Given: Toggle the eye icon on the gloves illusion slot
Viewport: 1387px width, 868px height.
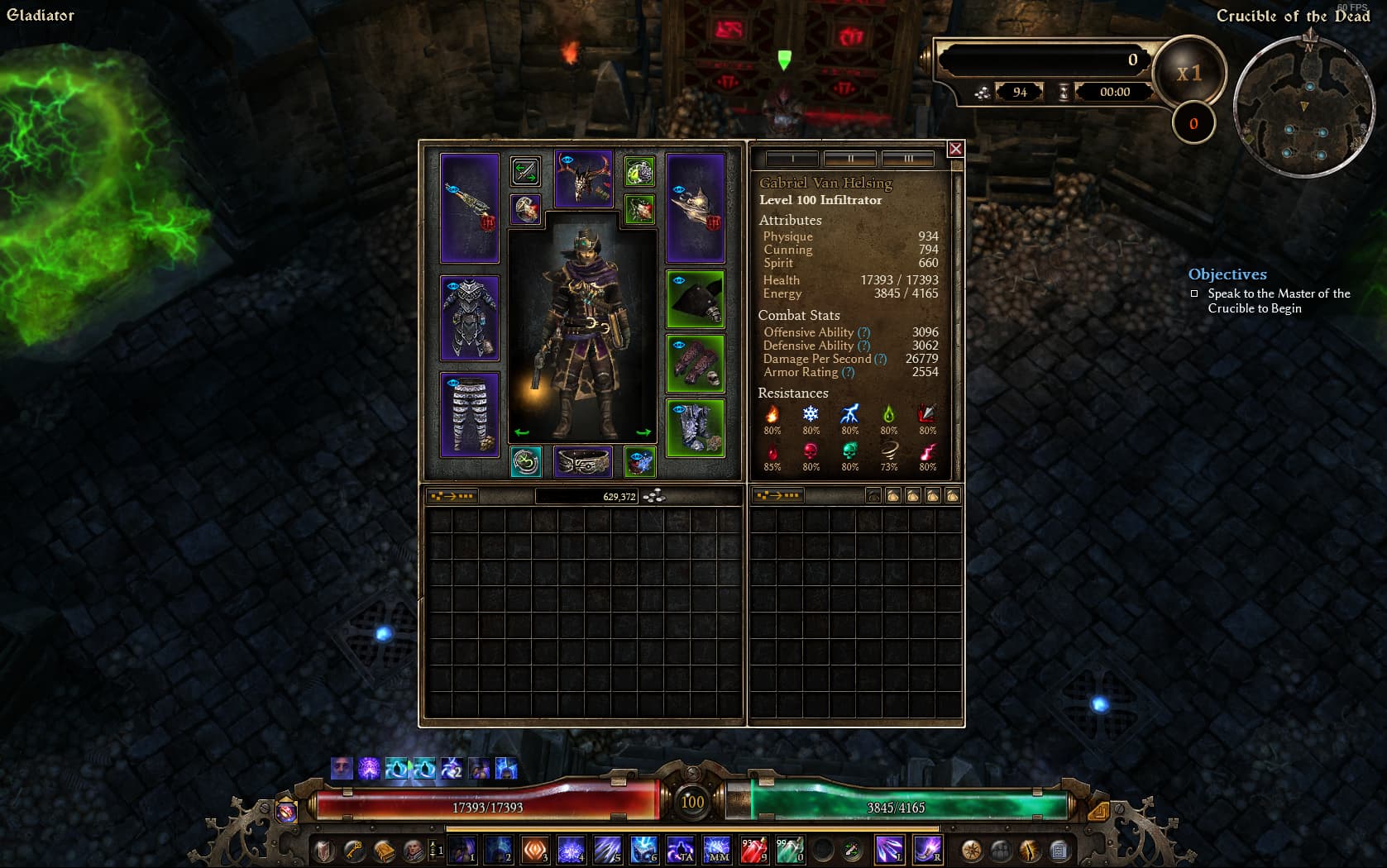Looking at the screenshot, I should (679, 345).
